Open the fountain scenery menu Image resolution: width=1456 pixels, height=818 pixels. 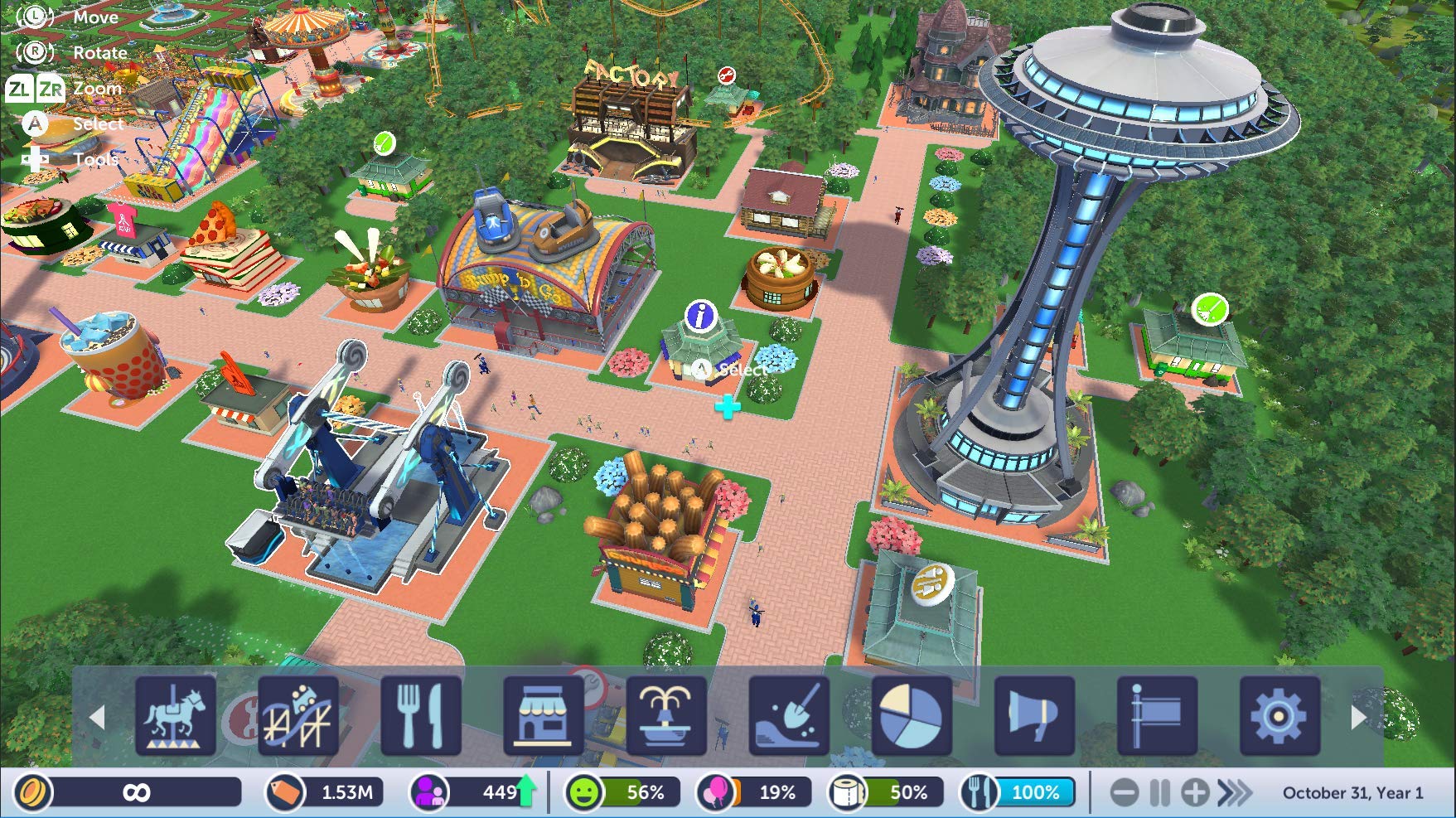click(x=666, y=715)
